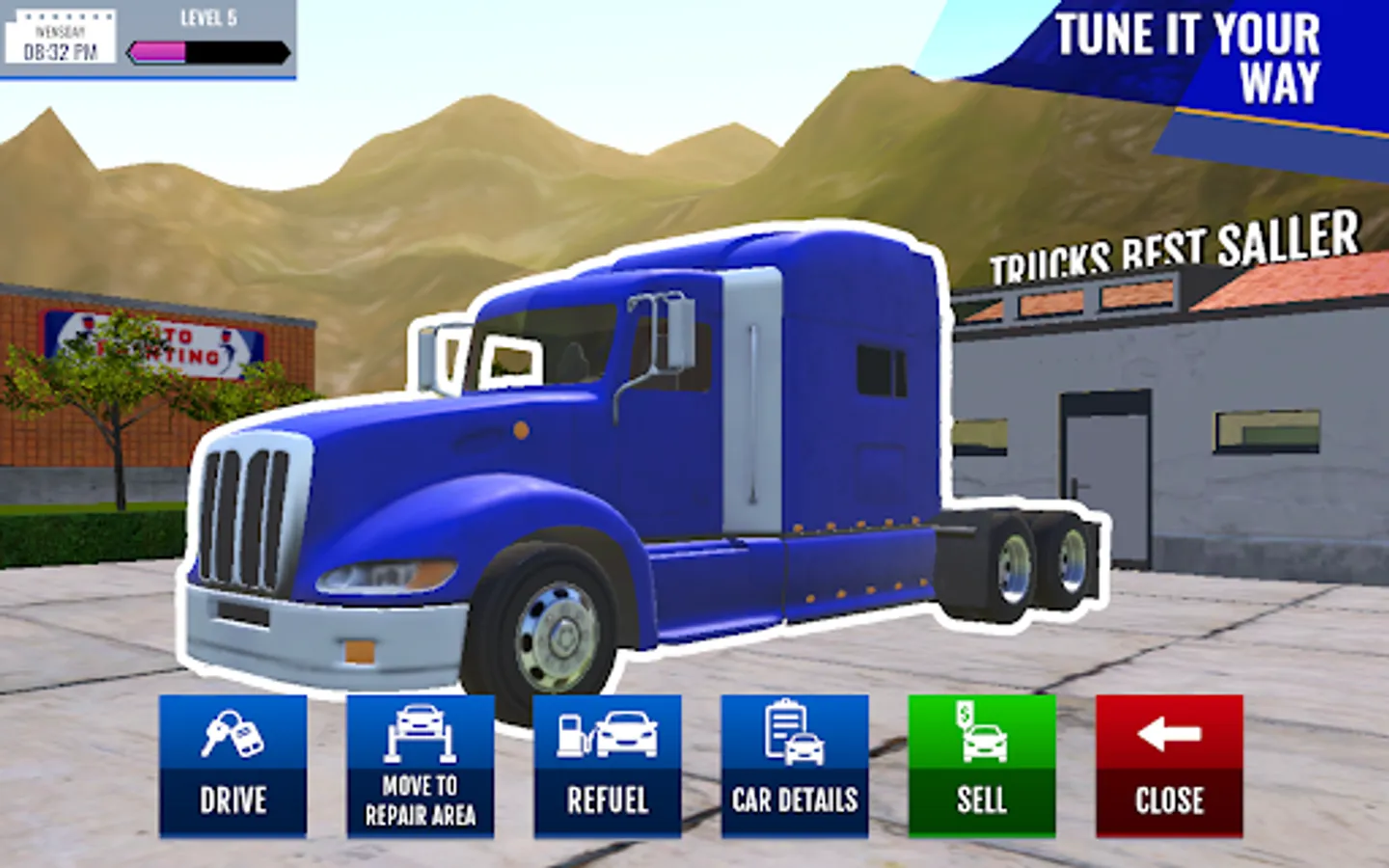Click the Level 5 progress bar
Image resolution: width=1389 pixels, height=868 pixels.
[x=207, y=52]
